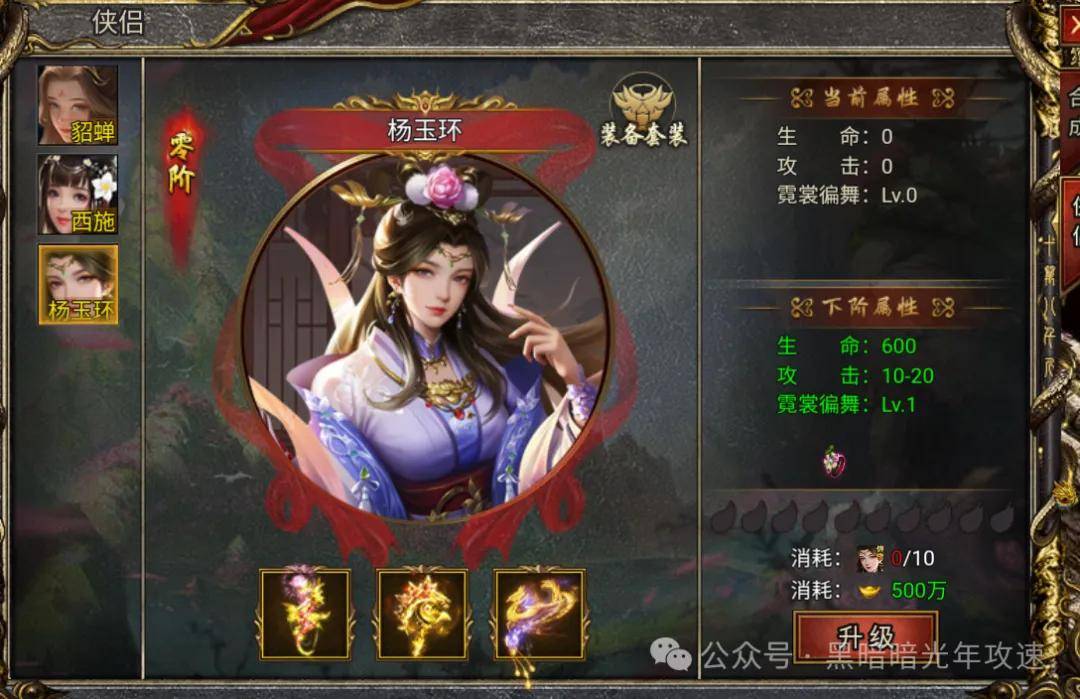Select the 貂蝉 companion portrait
Image resolution: width=1080 pixels, height=699 pixels.
tap(78, 105)
